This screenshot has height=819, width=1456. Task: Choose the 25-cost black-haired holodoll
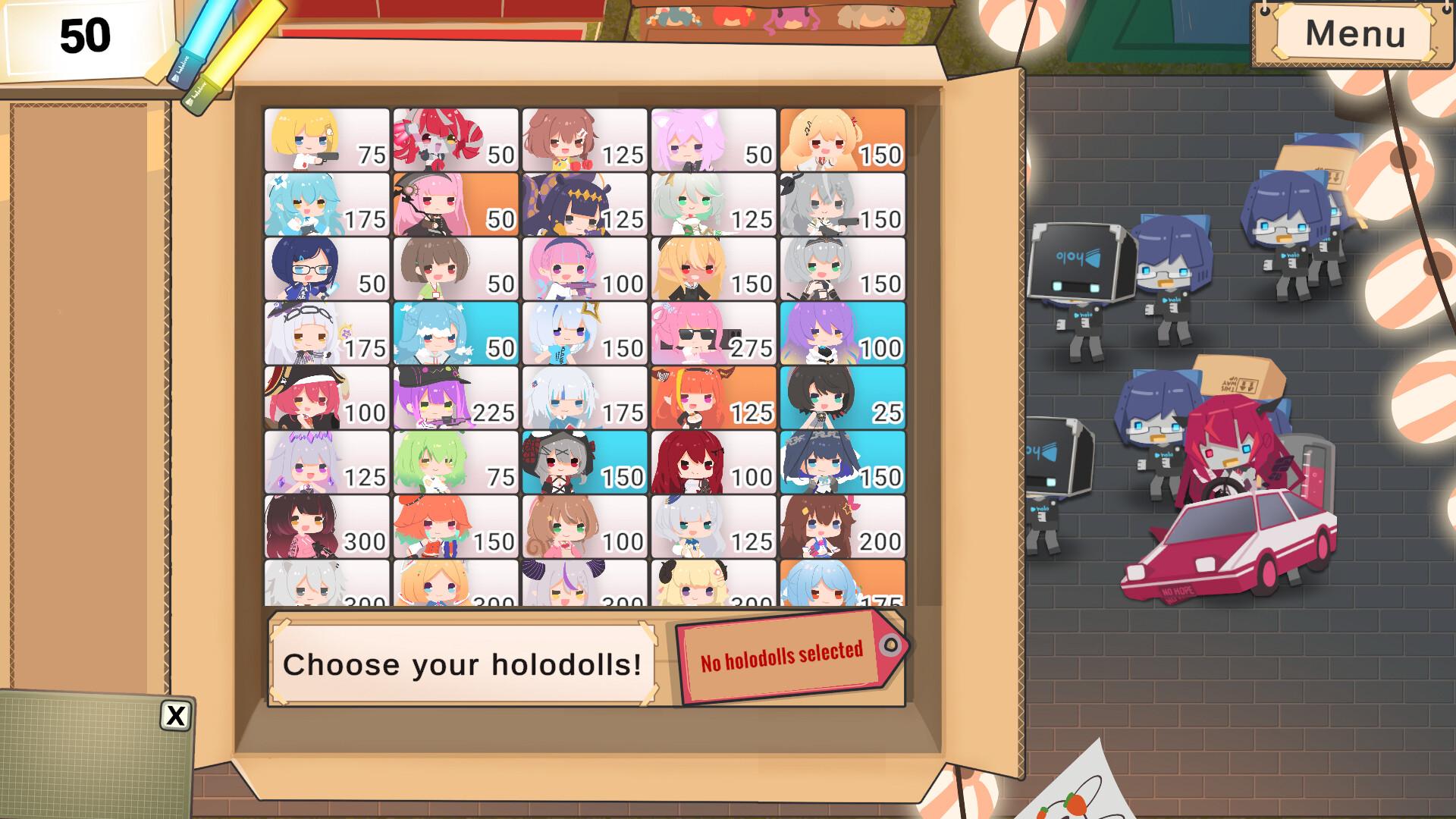[842, 398]
